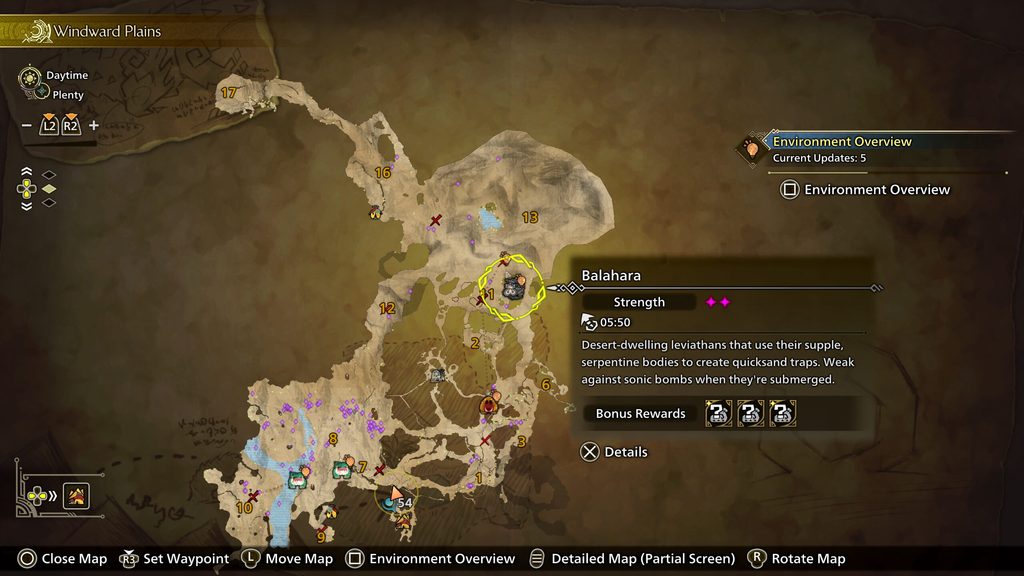Select the Balahara monster icon on map
1024x576 pixels.
[x=514, y=287]
